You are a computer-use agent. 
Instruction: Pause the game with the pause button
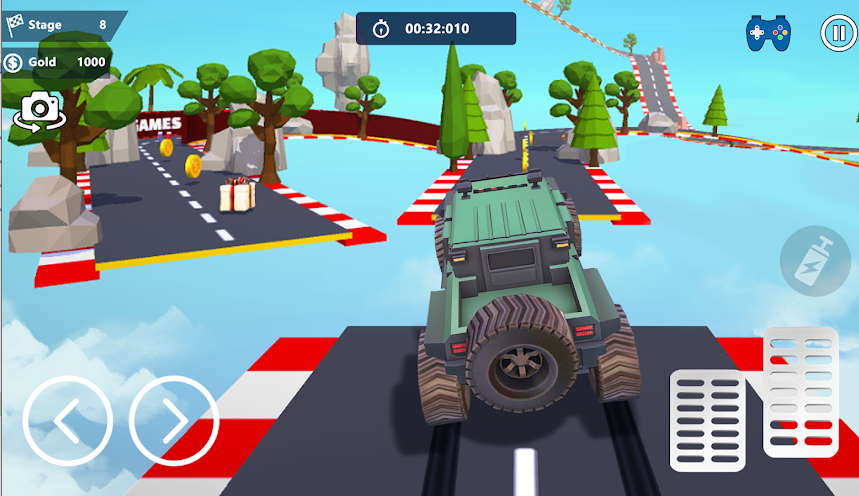pyautogui.click(x=837, y=33)
